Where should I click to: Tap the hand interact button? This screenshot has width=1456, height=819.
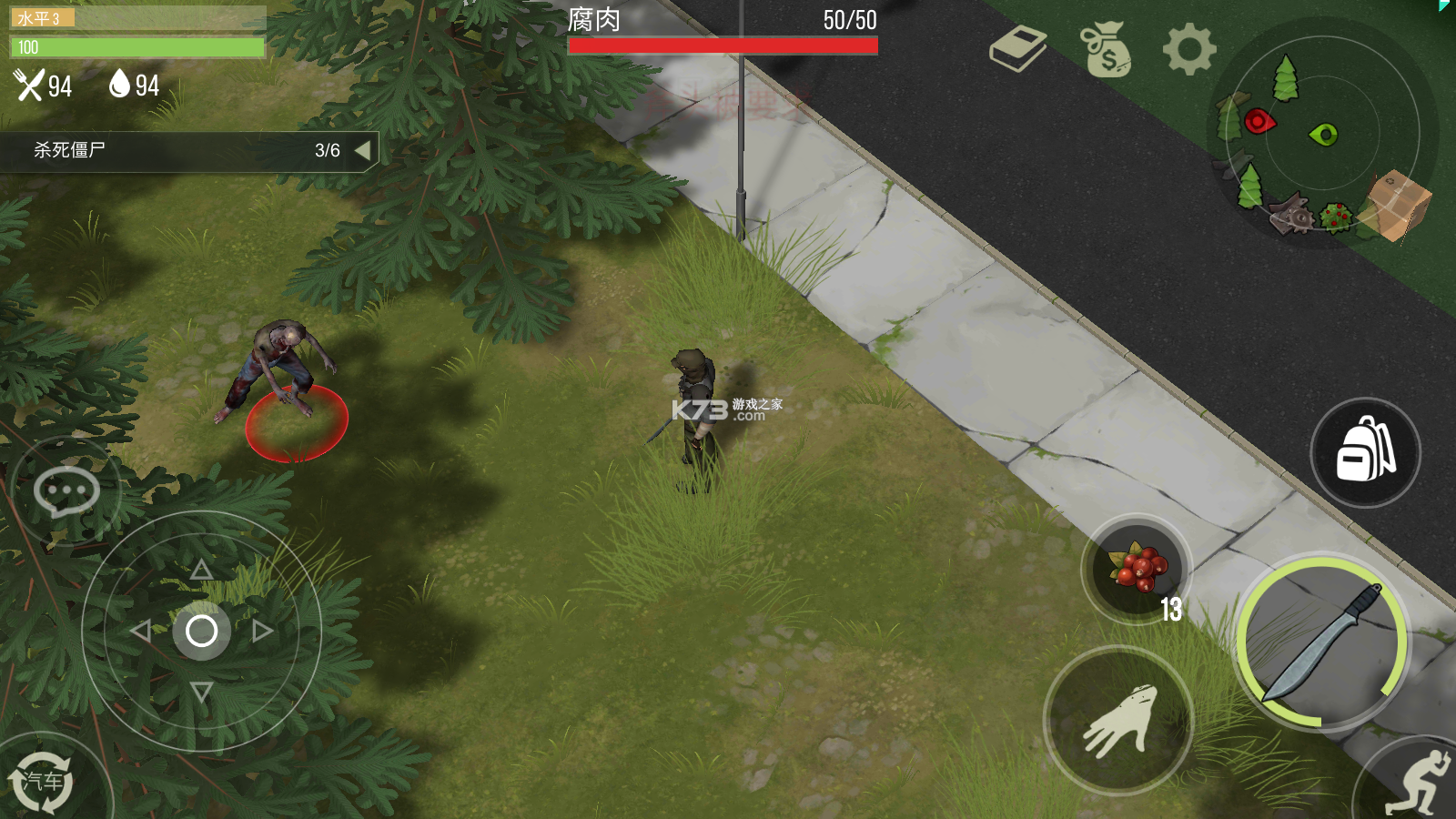pyautogui.click(x=1118, y=721)
